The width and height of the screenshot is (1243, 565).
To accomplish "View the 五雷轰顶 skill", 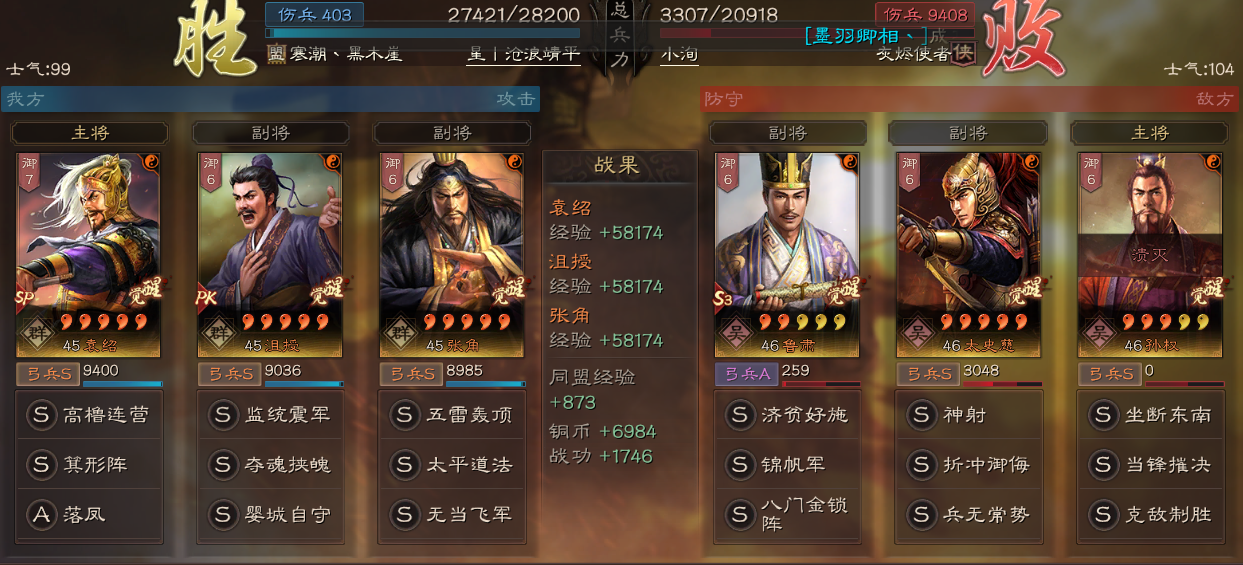I will tap(452, 414).
